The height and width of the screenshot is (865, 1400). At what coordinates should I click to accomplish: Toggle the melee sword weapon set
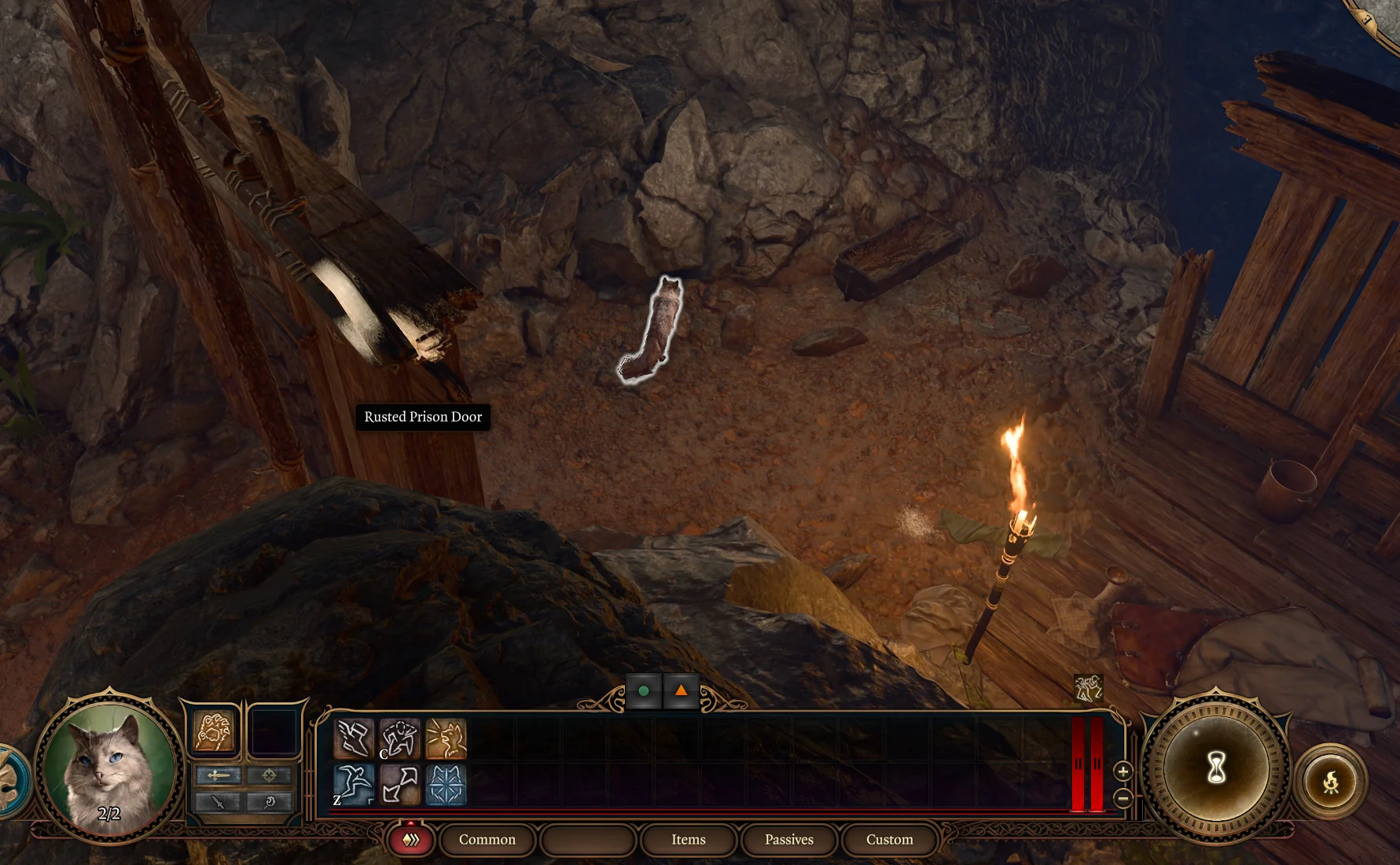pos(219,775)
